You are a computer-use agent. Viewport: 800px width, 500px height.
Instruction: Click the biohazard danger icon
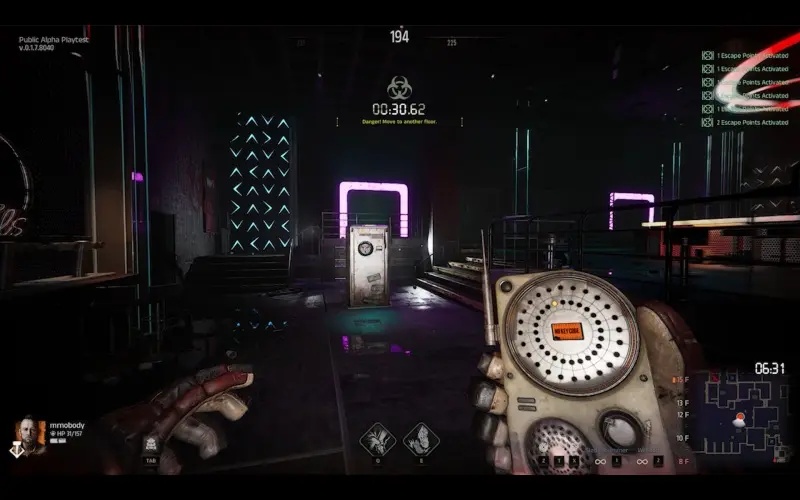(399, 87)
